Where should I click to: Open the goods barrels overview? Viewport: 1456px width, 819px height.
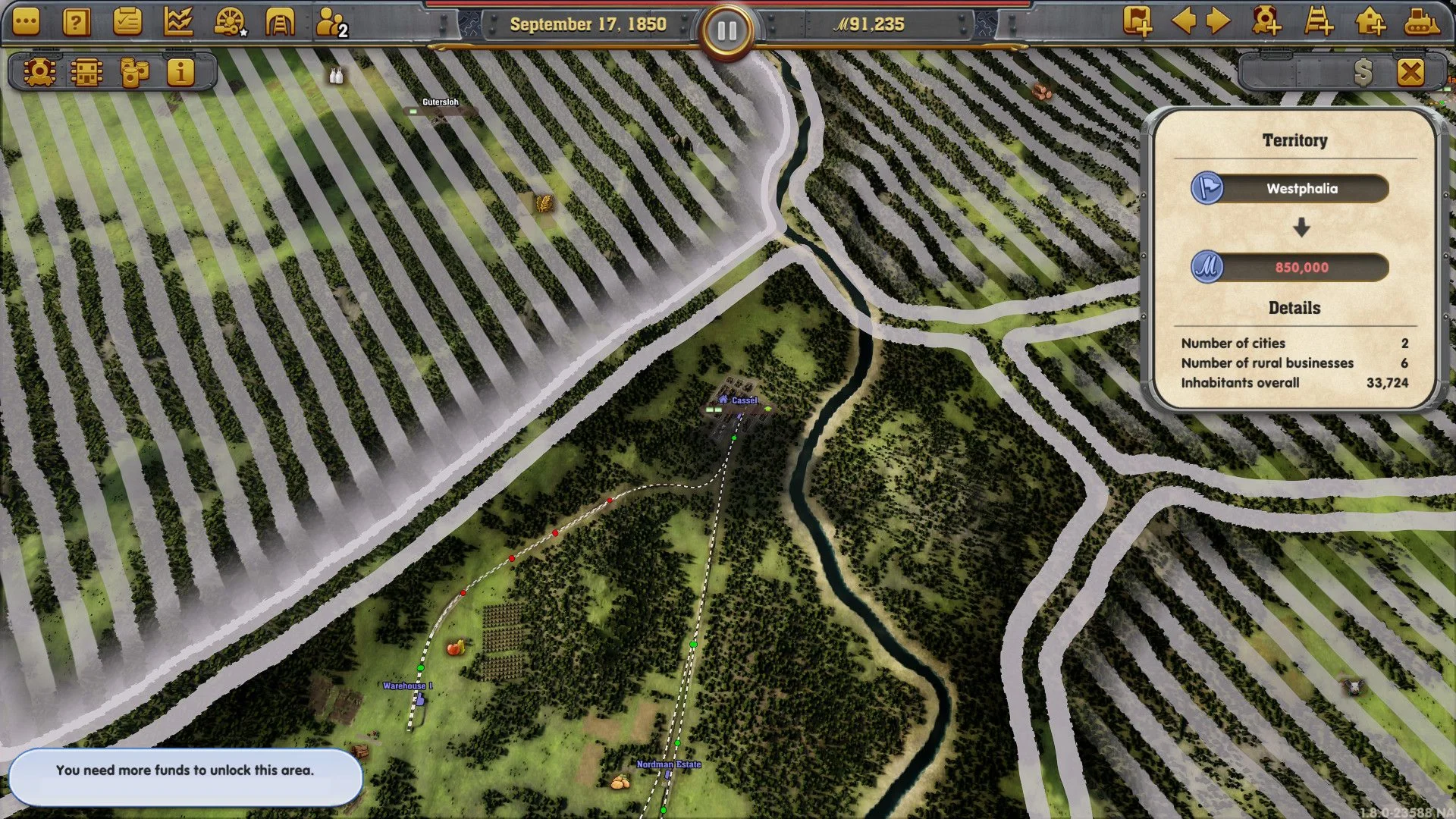[x=134, y=72]
